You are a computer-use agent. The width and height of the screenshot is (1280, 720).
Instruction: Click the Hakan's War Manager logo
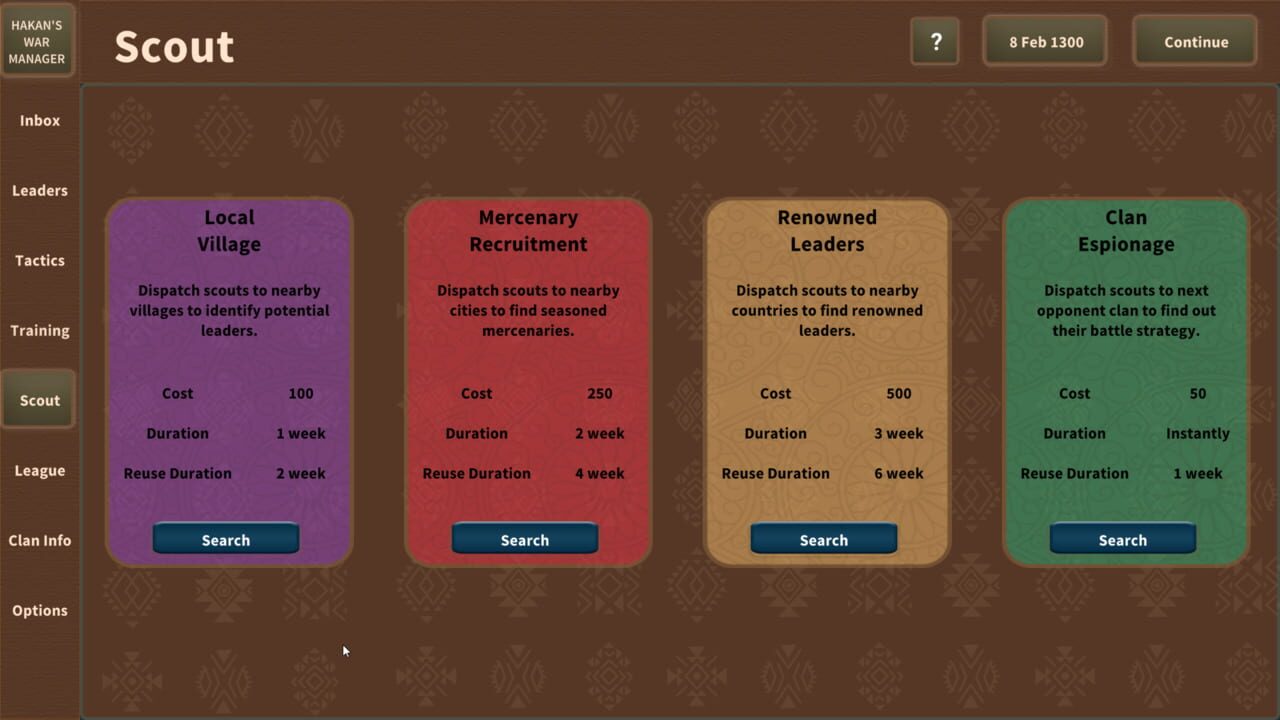click(37, 40)
